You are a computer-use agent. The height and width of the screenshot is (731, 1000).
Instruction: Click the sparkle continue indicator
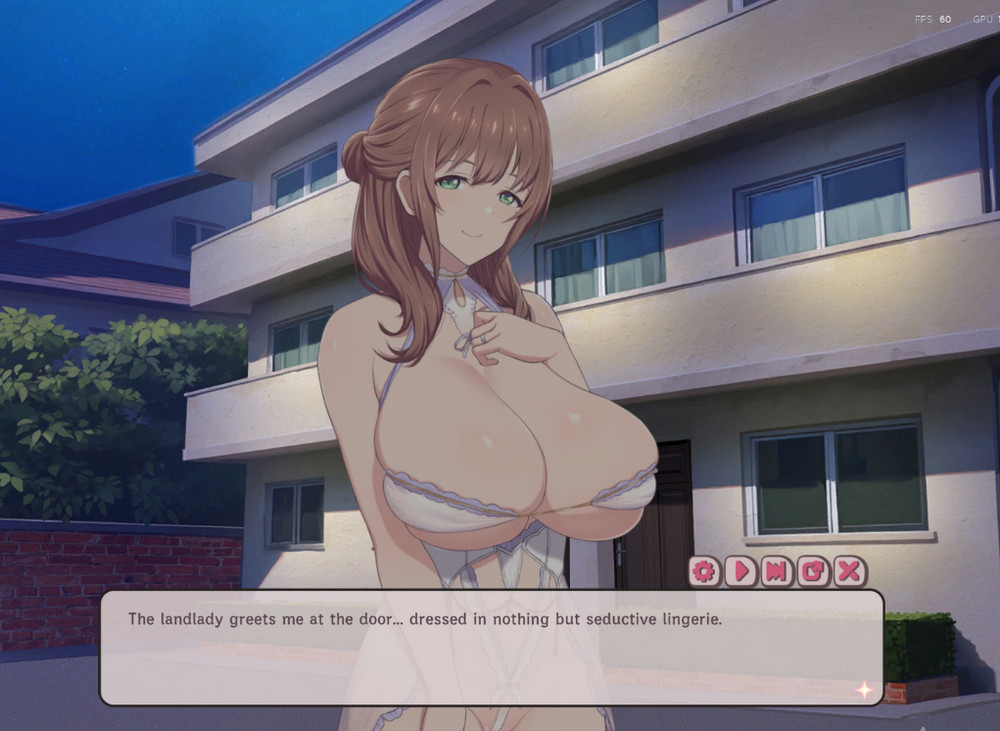(863, 689)
